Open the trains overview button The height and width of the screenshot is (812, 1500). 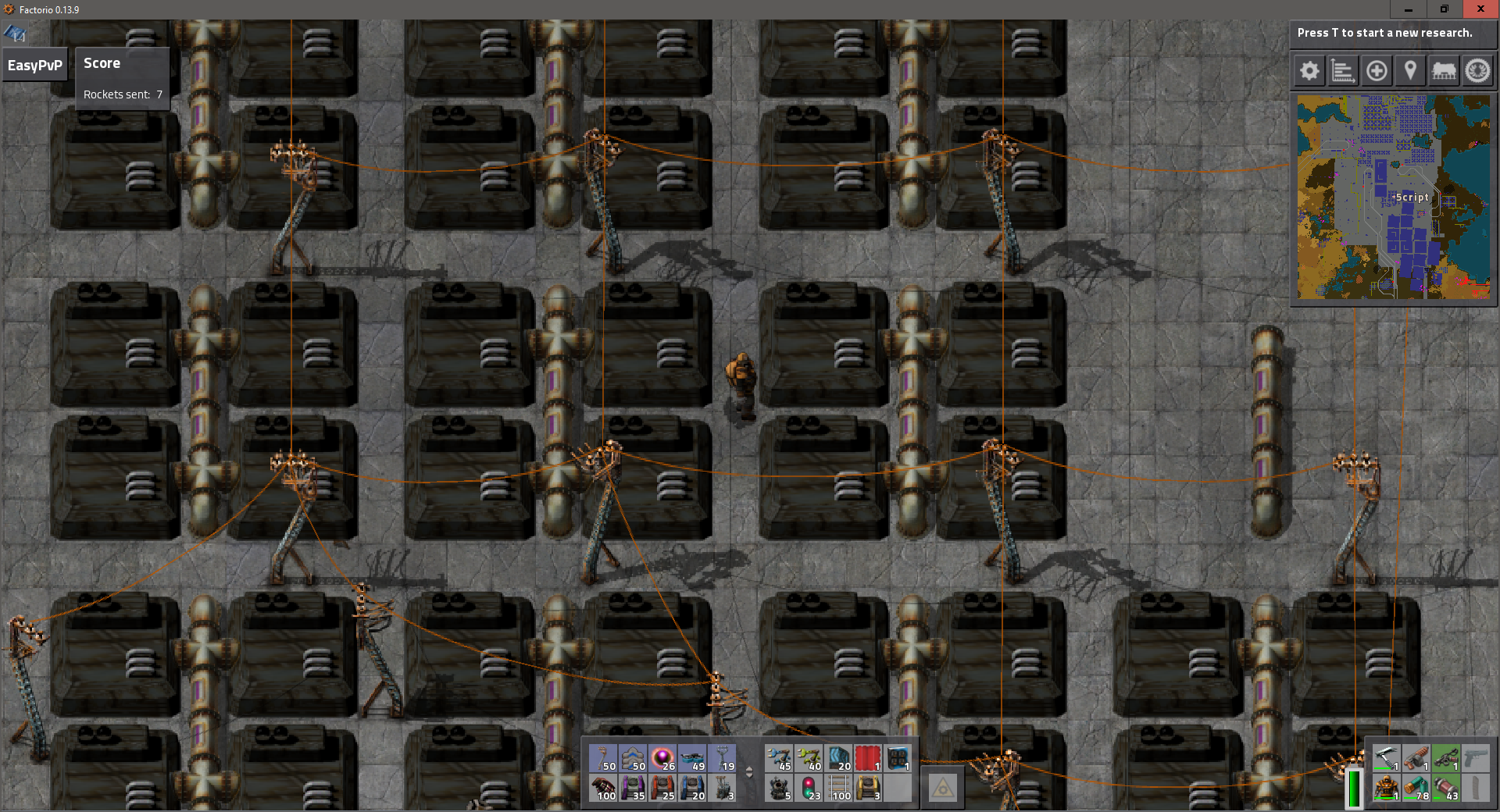1444,71
